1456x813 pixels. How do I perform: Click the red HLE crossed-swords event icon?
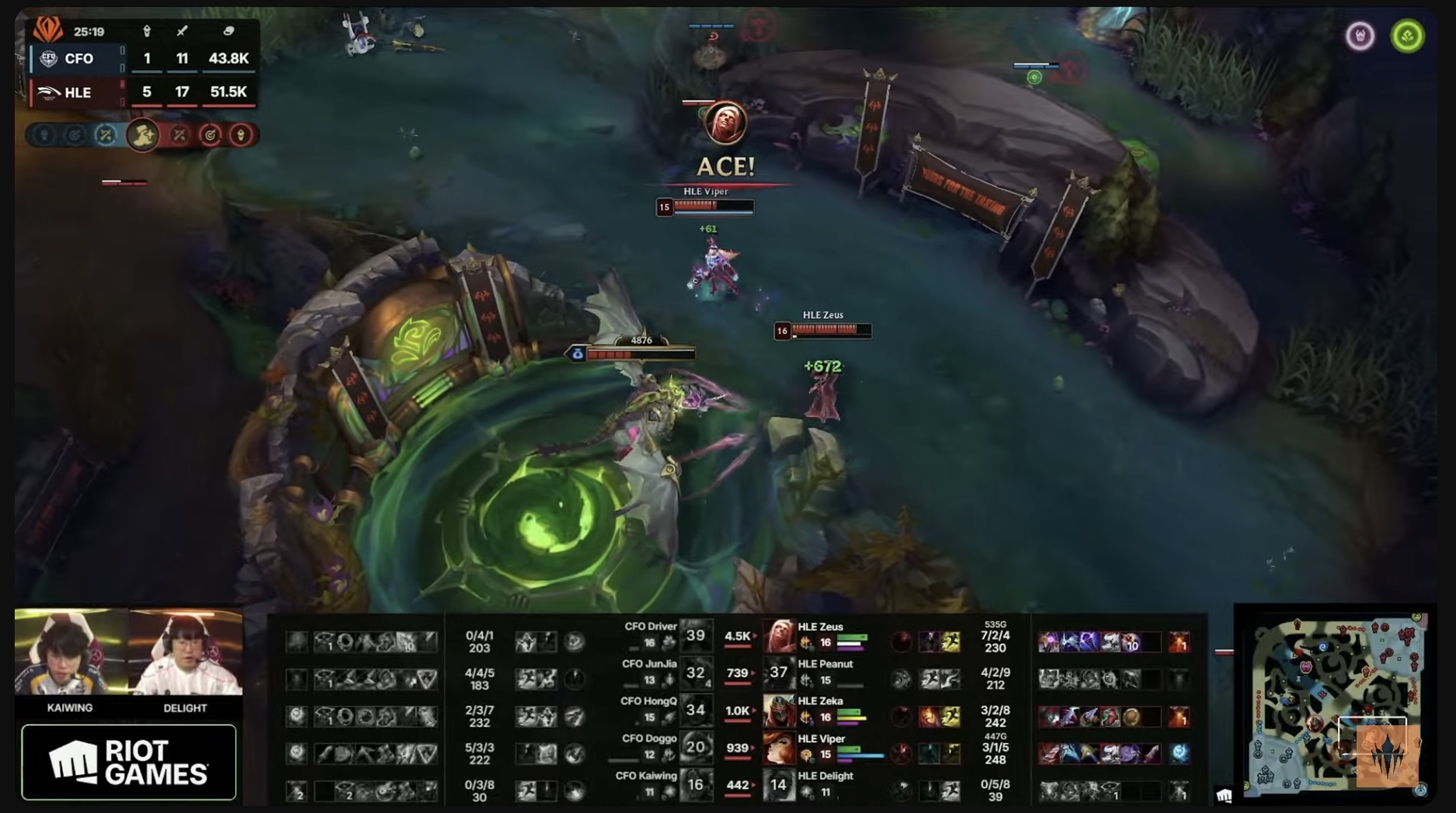pos(179,134)
